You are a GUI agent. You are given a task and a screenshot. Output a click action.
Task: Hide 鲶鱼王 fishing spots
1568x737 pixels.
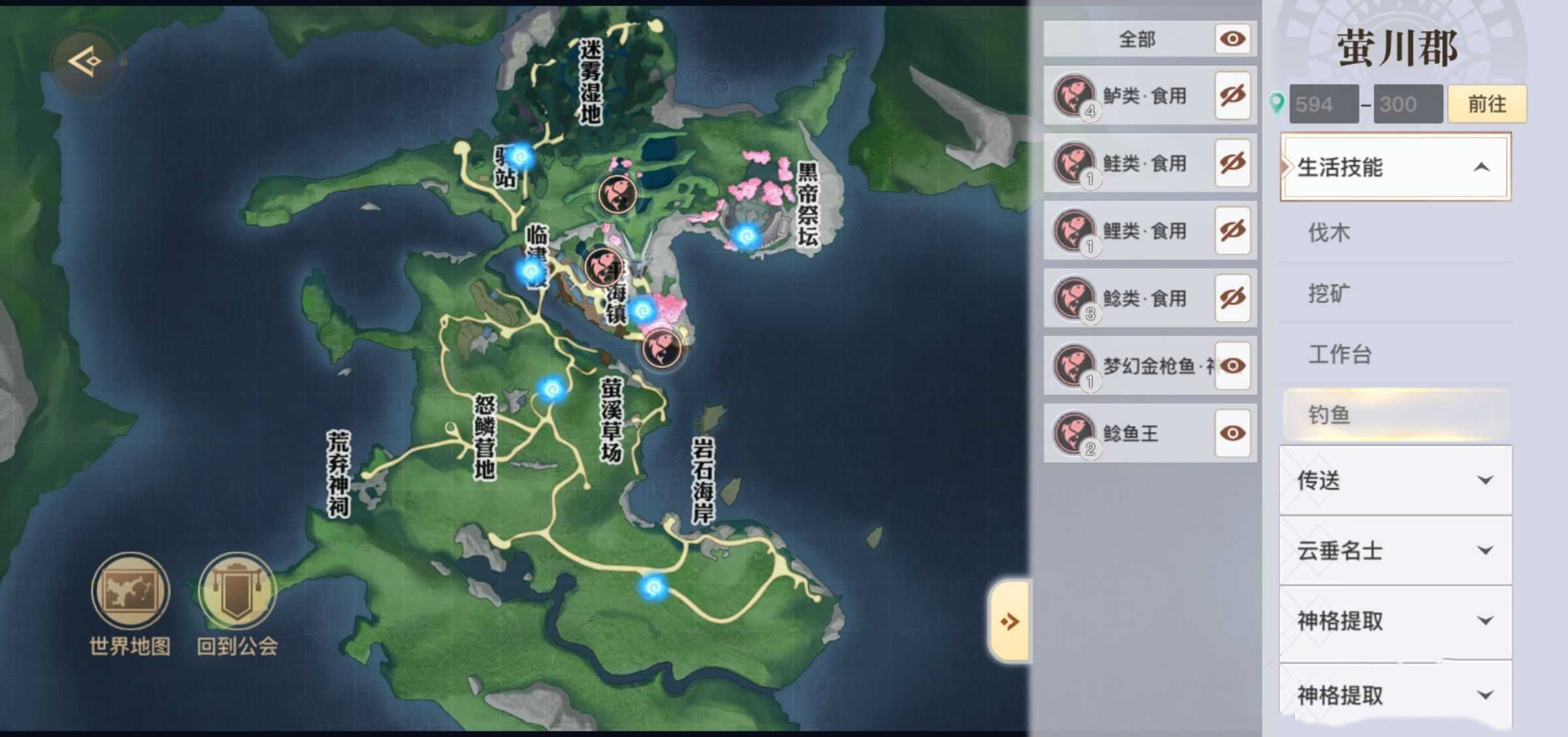[x=1232, y=433]
